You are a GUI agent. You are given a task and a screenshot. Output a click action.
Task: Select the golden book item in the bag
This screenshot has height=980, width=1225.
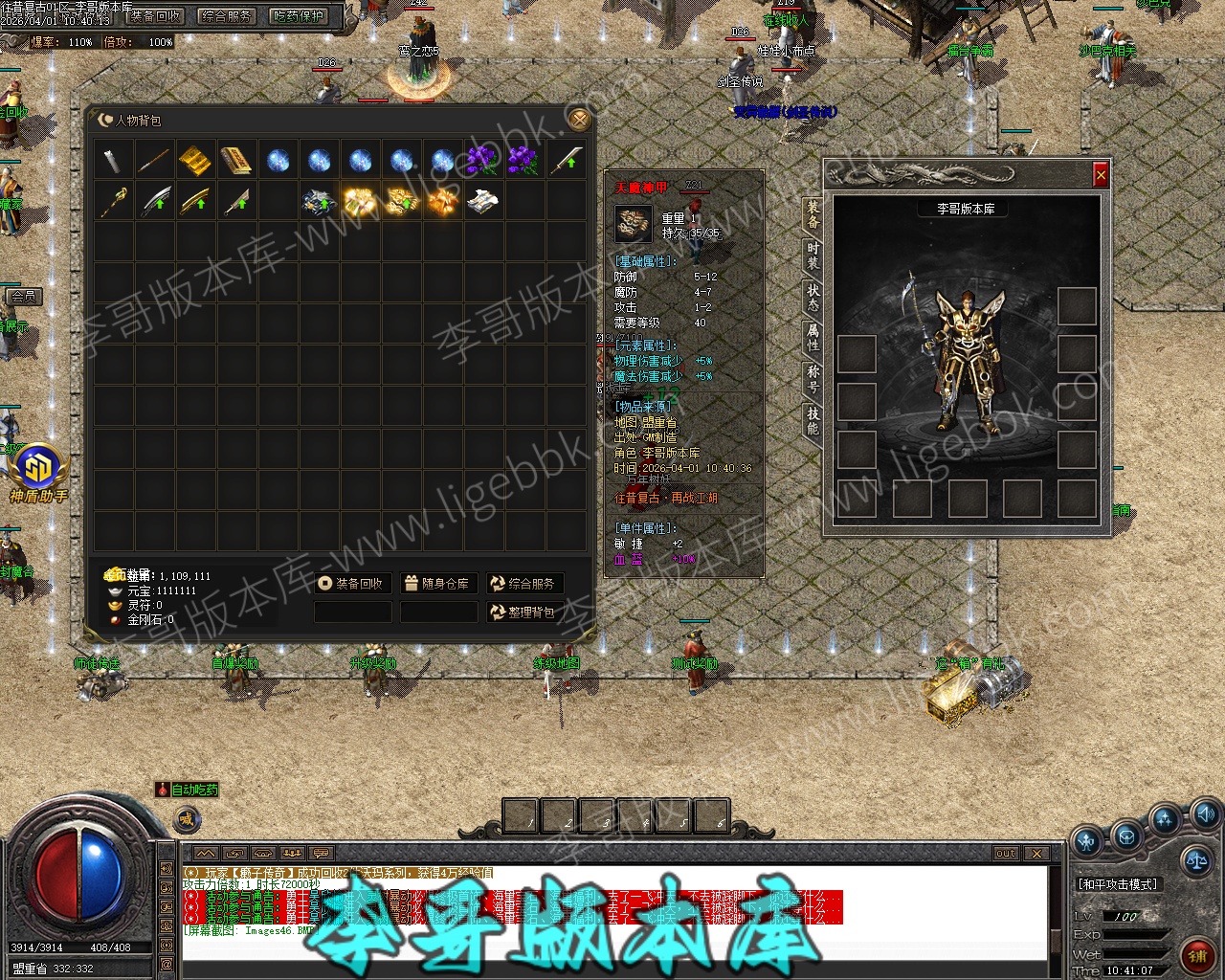coord(235,160)
